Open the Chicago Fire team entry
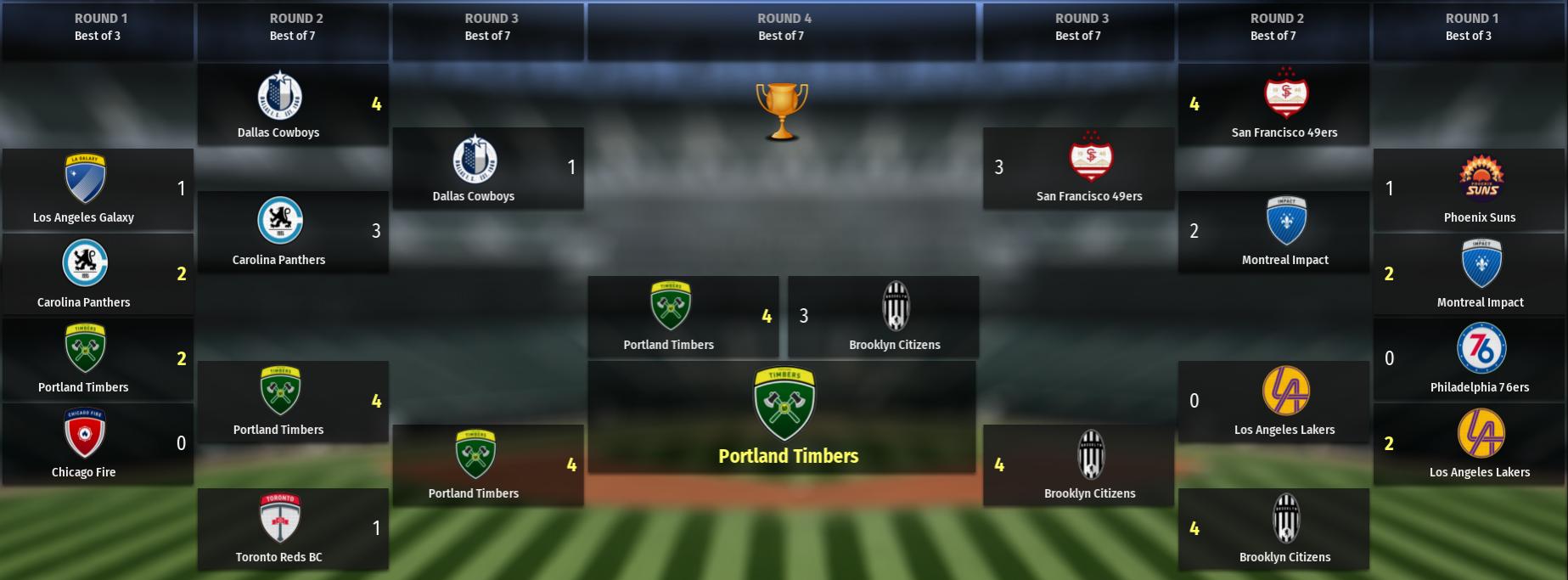 (98, 444)
